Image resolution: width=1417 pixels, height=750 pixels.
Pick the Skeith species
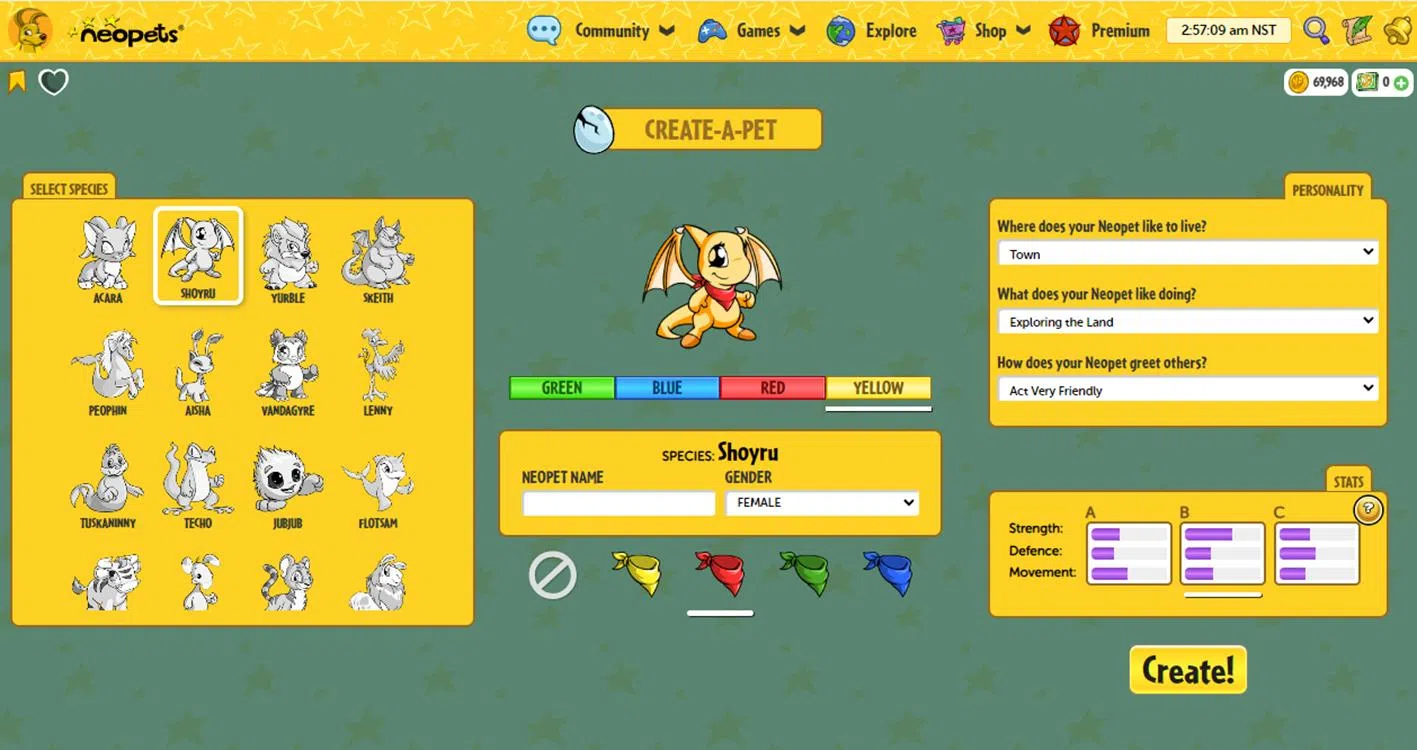click(x=378, y=258)
